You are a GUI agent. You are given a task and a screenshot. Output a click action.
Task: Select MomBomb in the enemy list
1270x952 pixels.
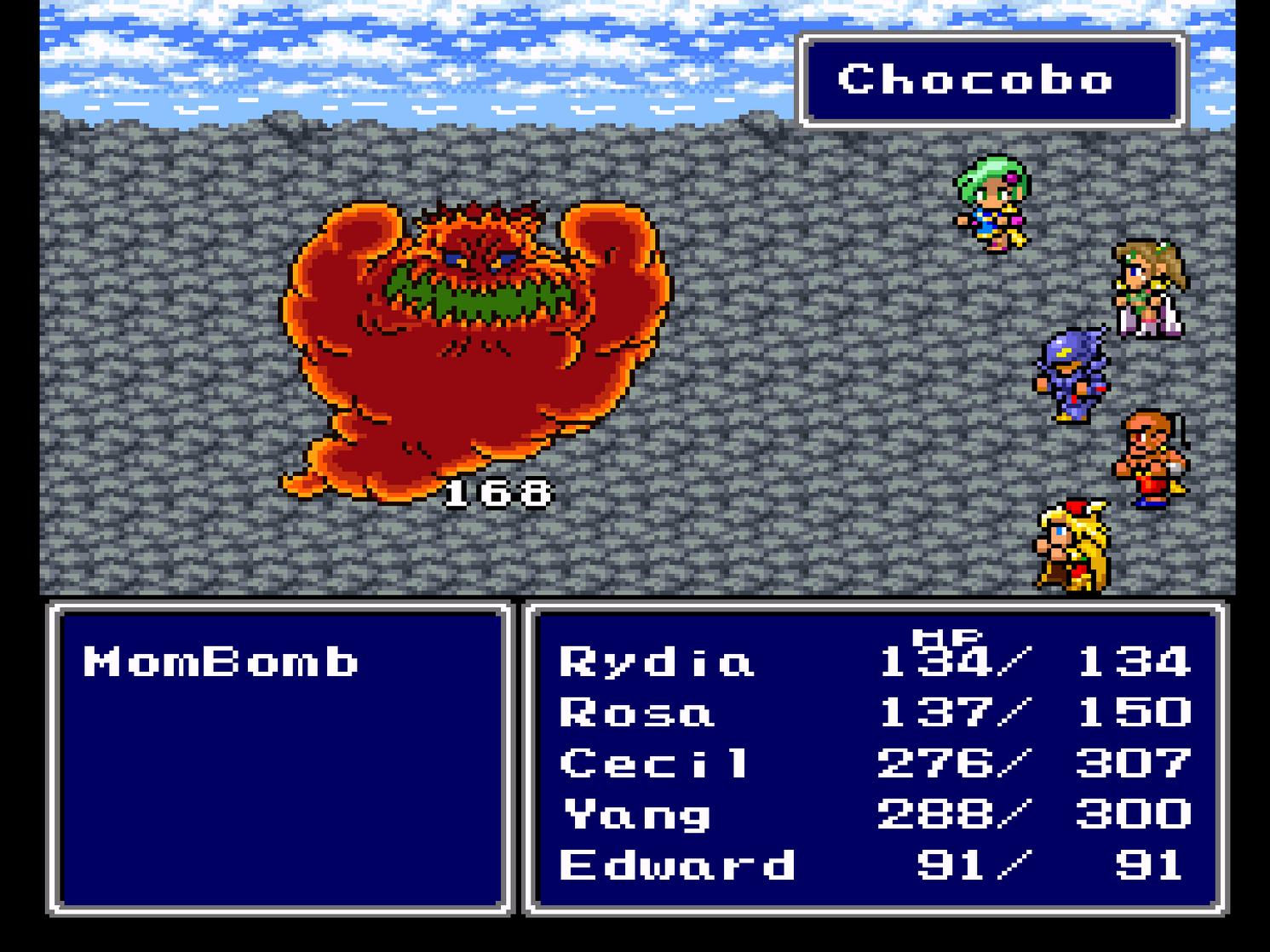coord(221,662)
